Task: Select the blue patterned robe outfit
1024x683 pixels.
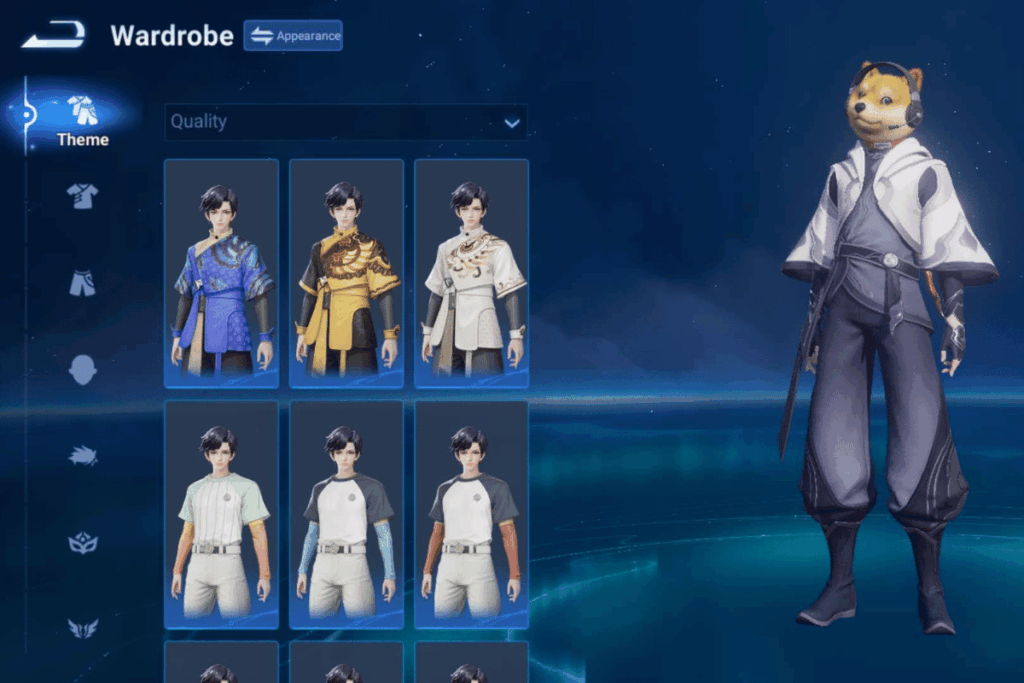Action: pos(221,273)
